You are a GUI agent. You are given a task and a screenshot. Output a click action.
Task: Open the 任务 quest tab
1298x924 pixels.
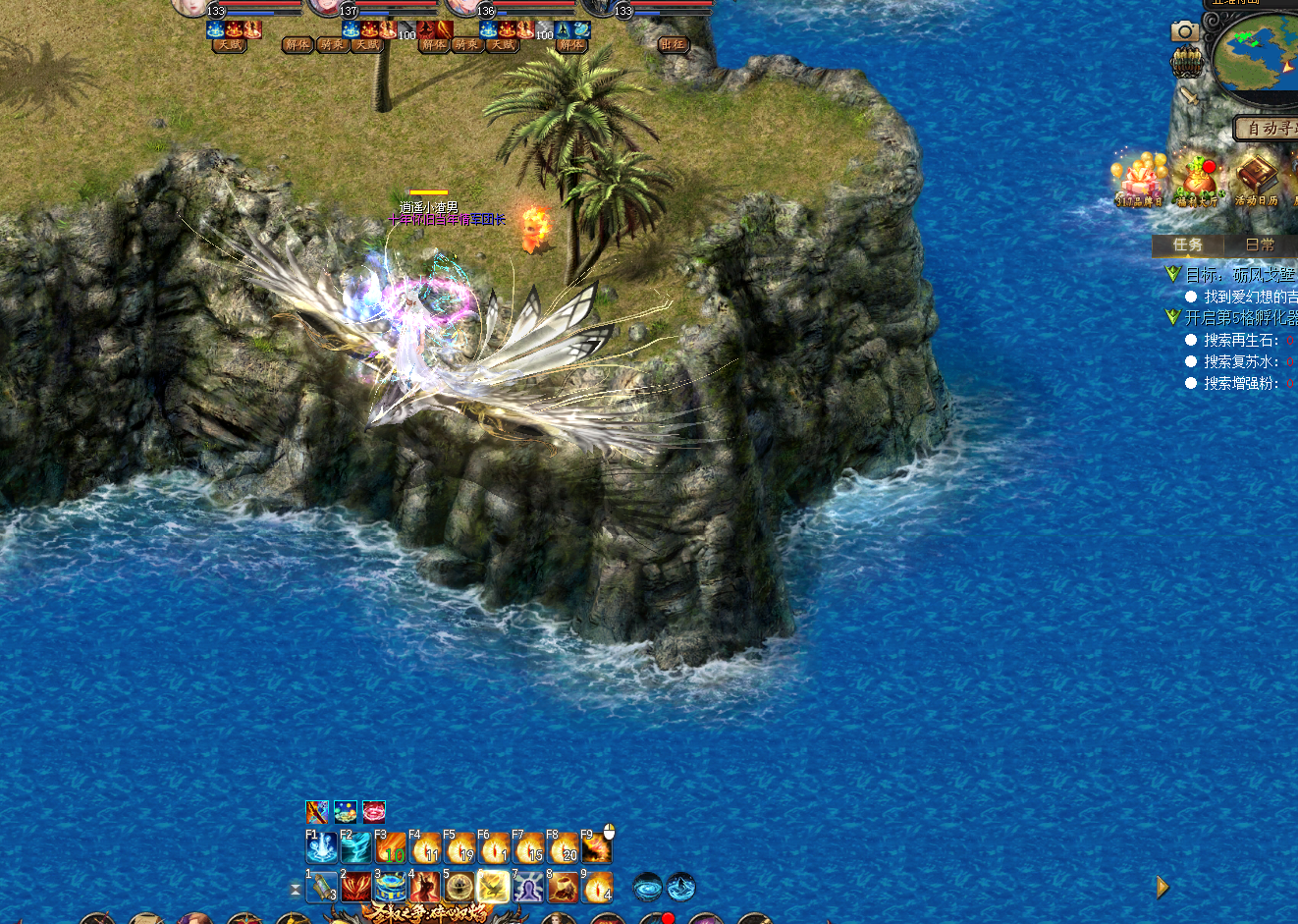point(1187,245)
